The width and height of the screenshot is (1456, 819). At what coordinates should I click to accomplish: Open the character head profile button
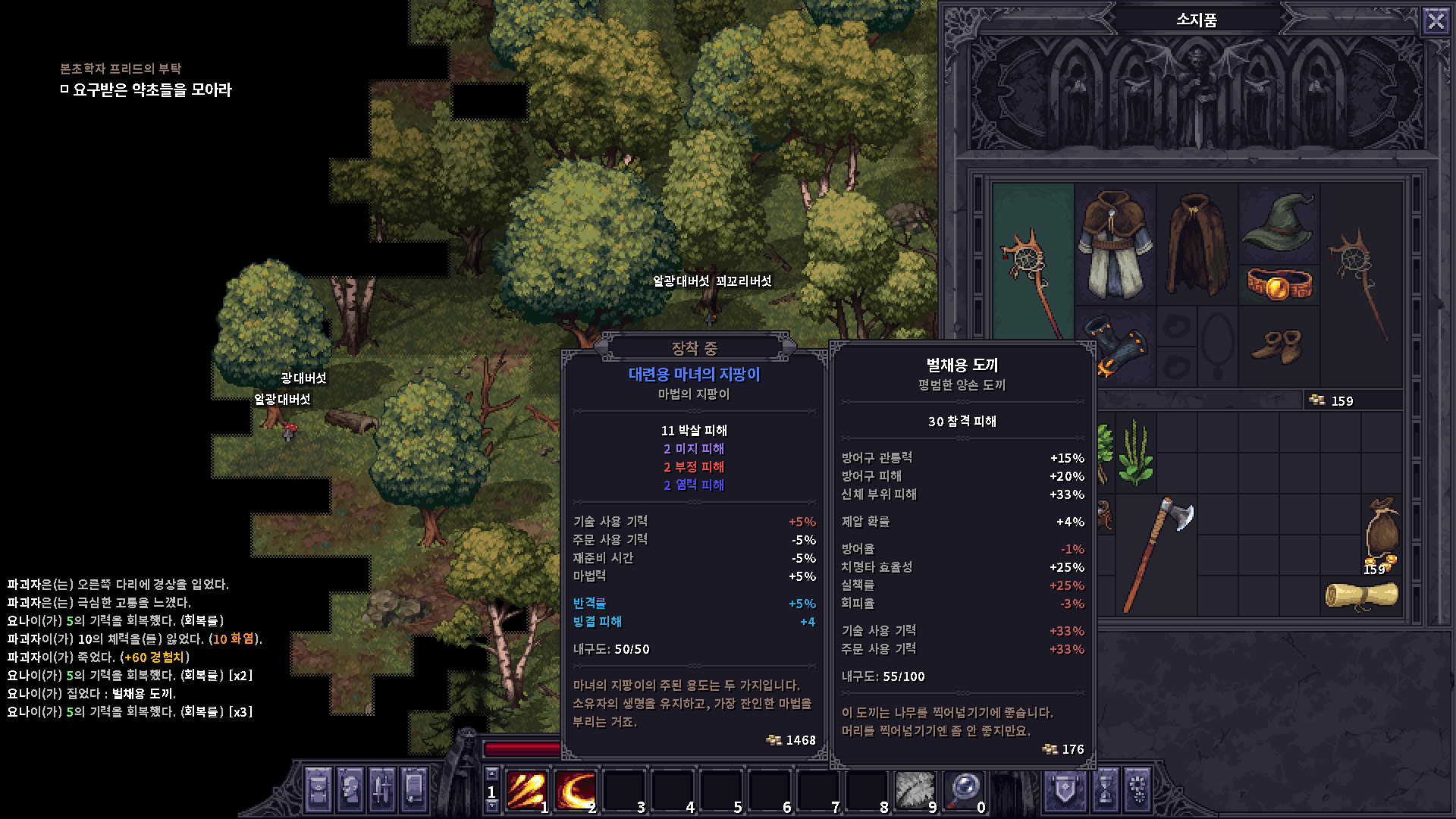tap(351, 790)
